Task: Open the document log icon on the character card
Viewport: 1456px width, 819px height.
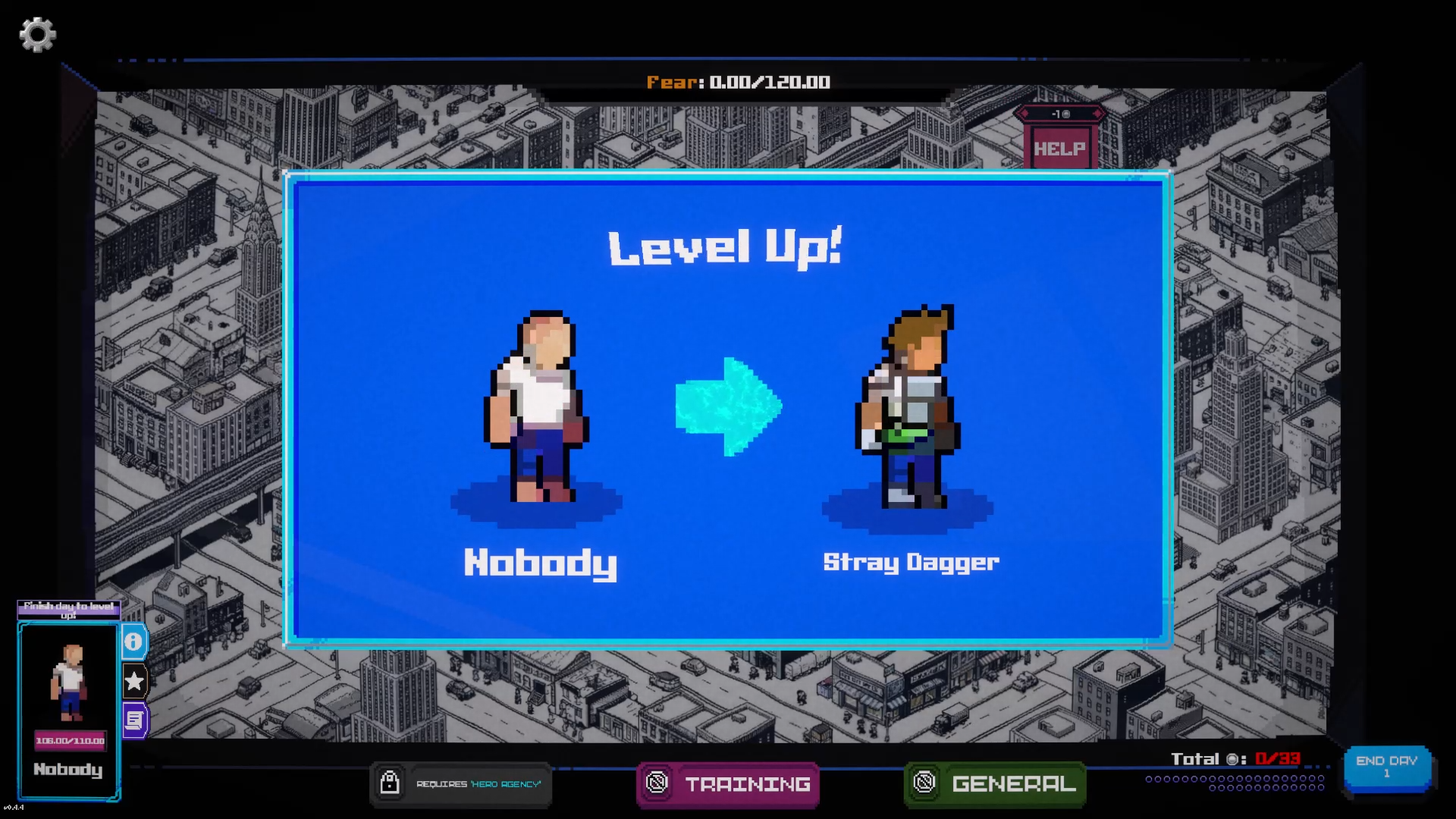Action: pos(134,719)
